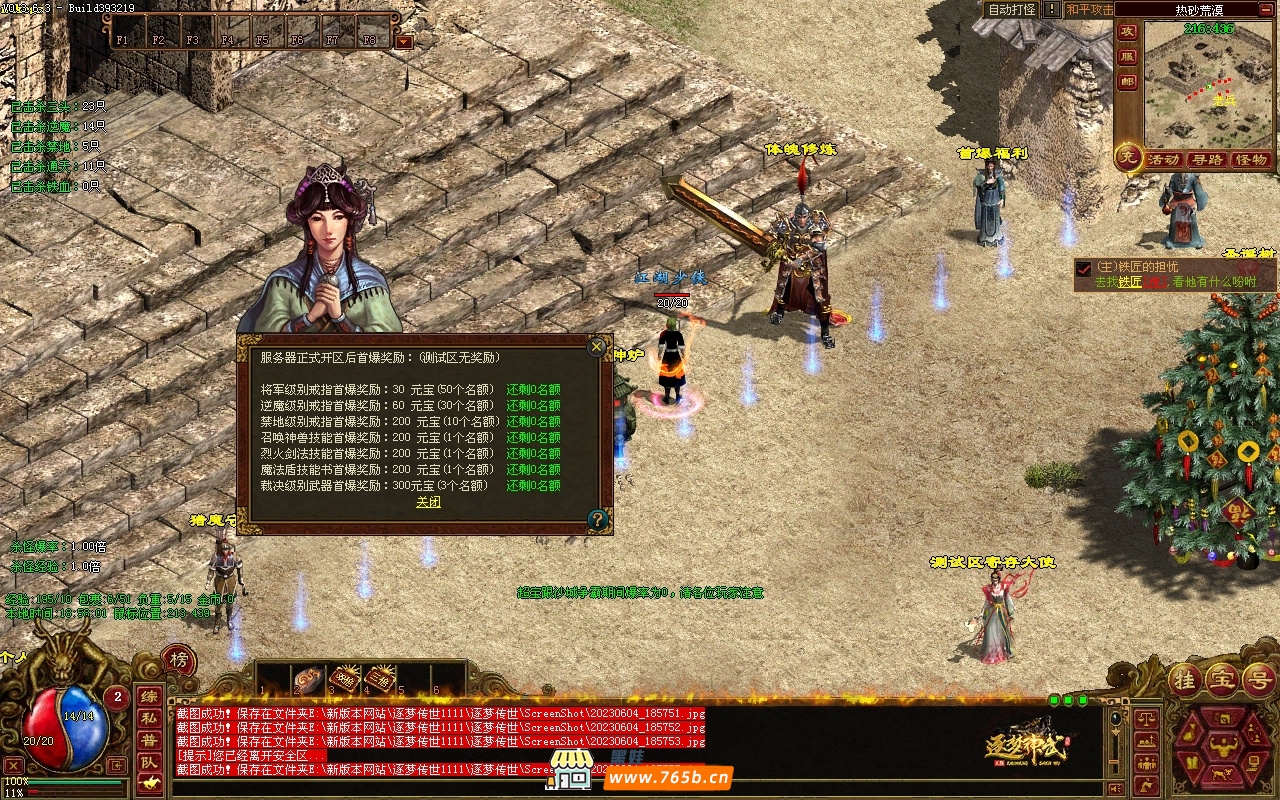The height and width of the screenshot is (800, 1280).
Task: Open 寻路 pathfinding under the minimap
Action: click(1207, 159)
